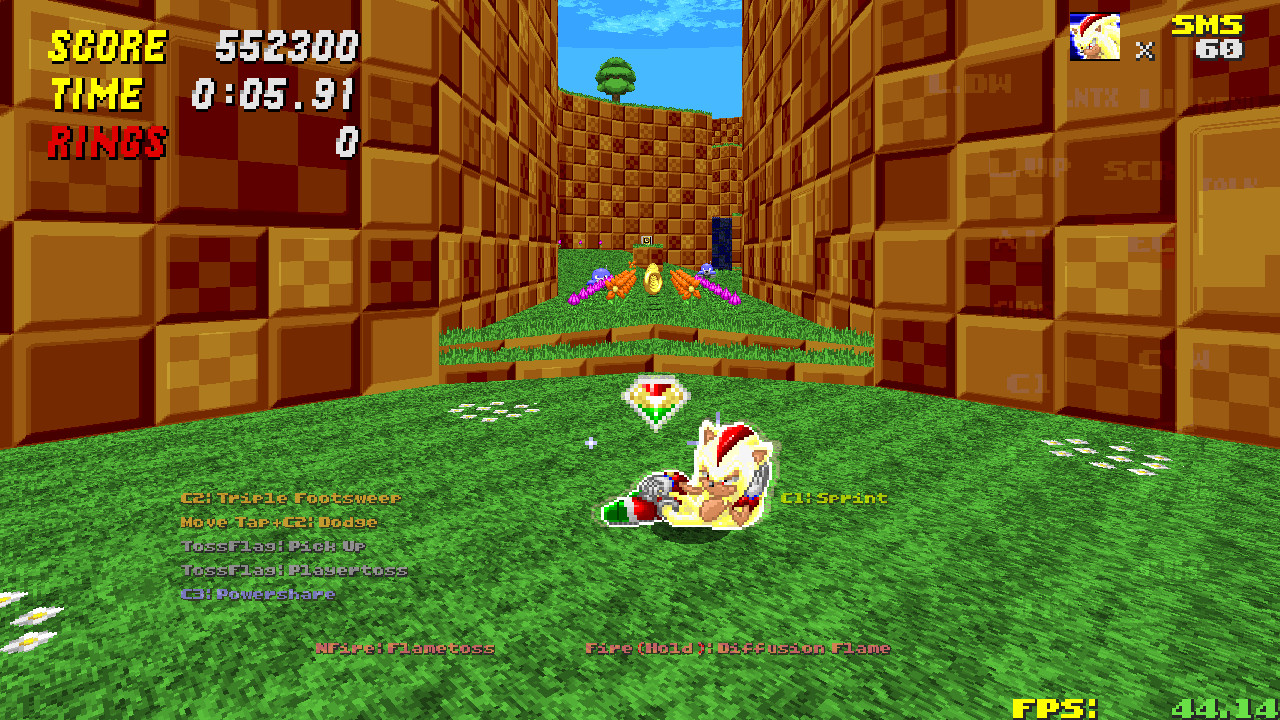Viewport: 1280px width, 720px height.
Task: Open the TossFlag: Playertoss entry
Action: [x=293, y=569]
